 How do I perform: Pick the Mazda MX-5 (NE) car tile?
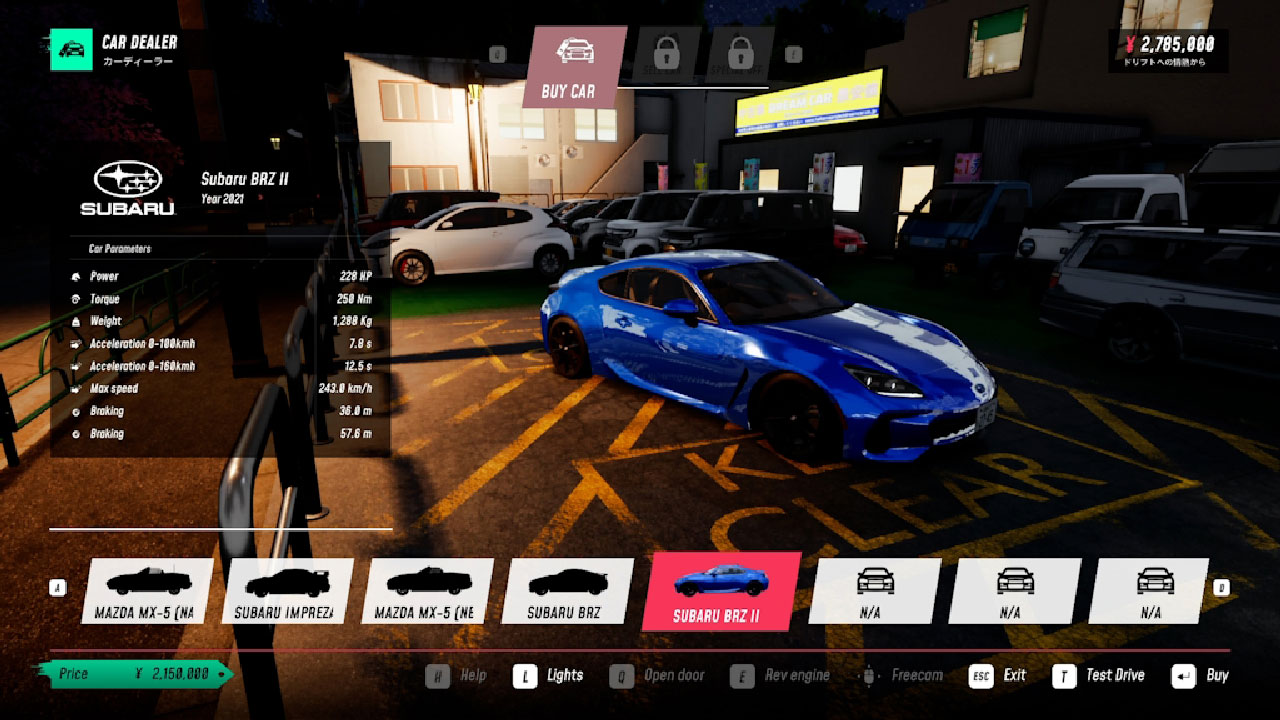428,590
